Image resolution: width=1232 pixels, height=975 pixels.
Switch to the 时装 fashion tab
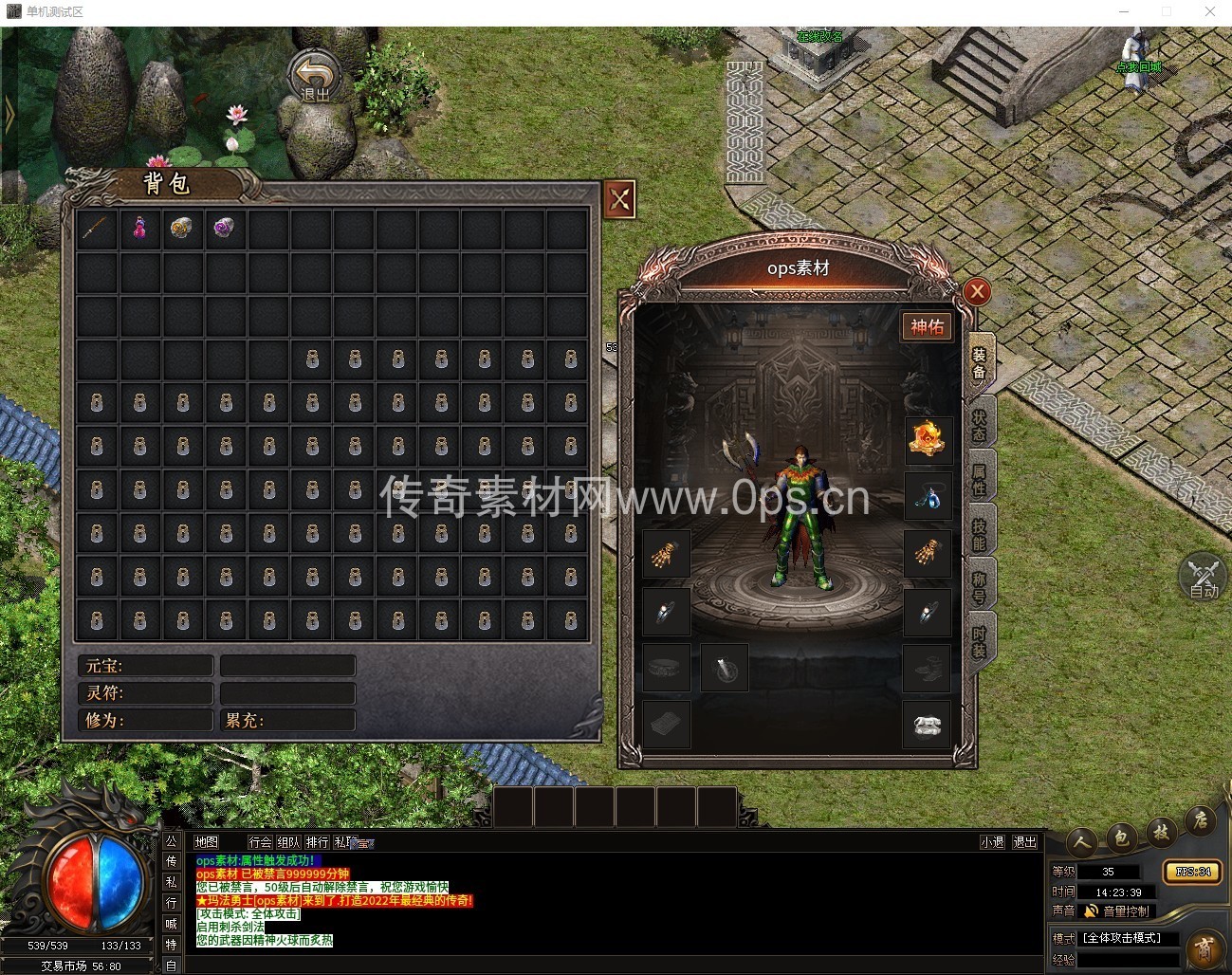click(980, 643)
